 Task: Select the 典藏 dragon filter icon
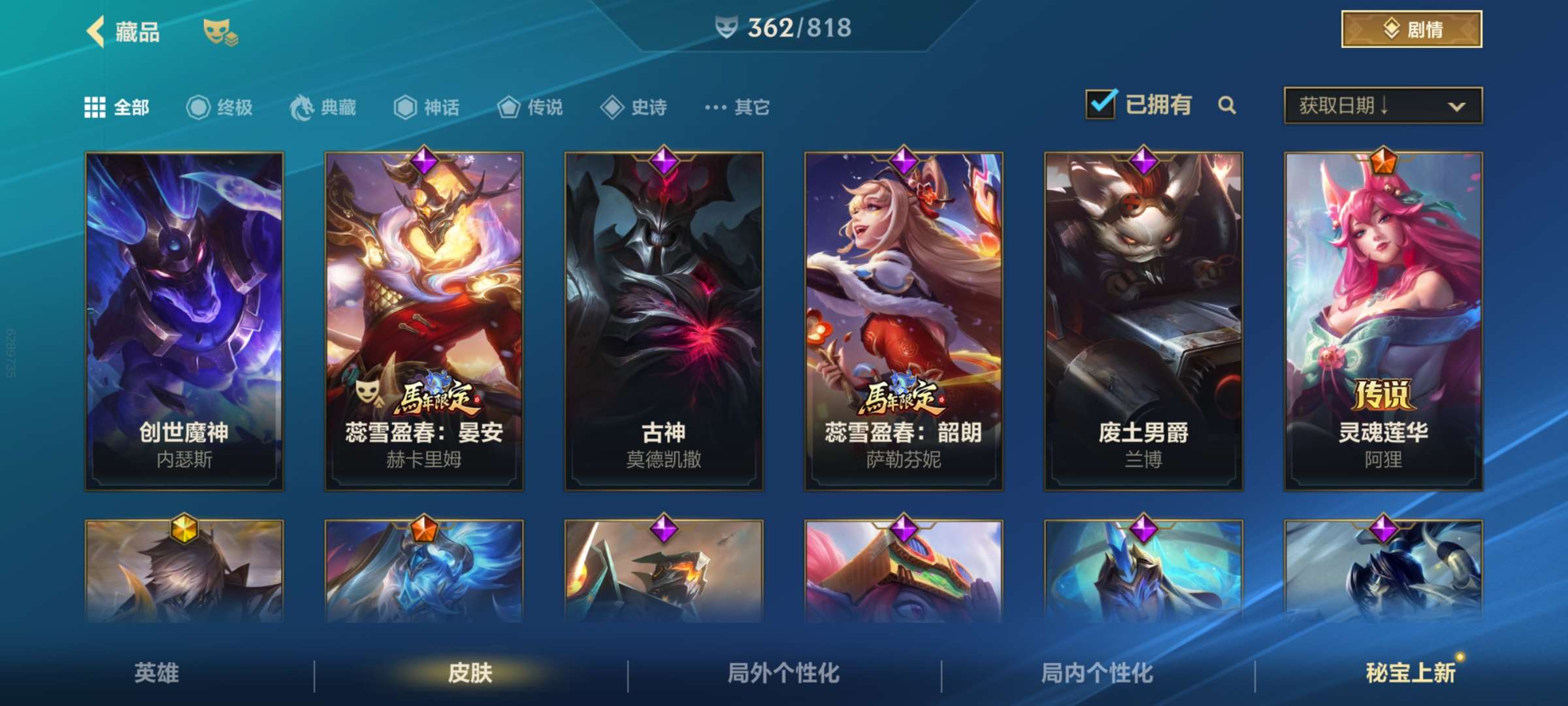(x=301, y=108)
